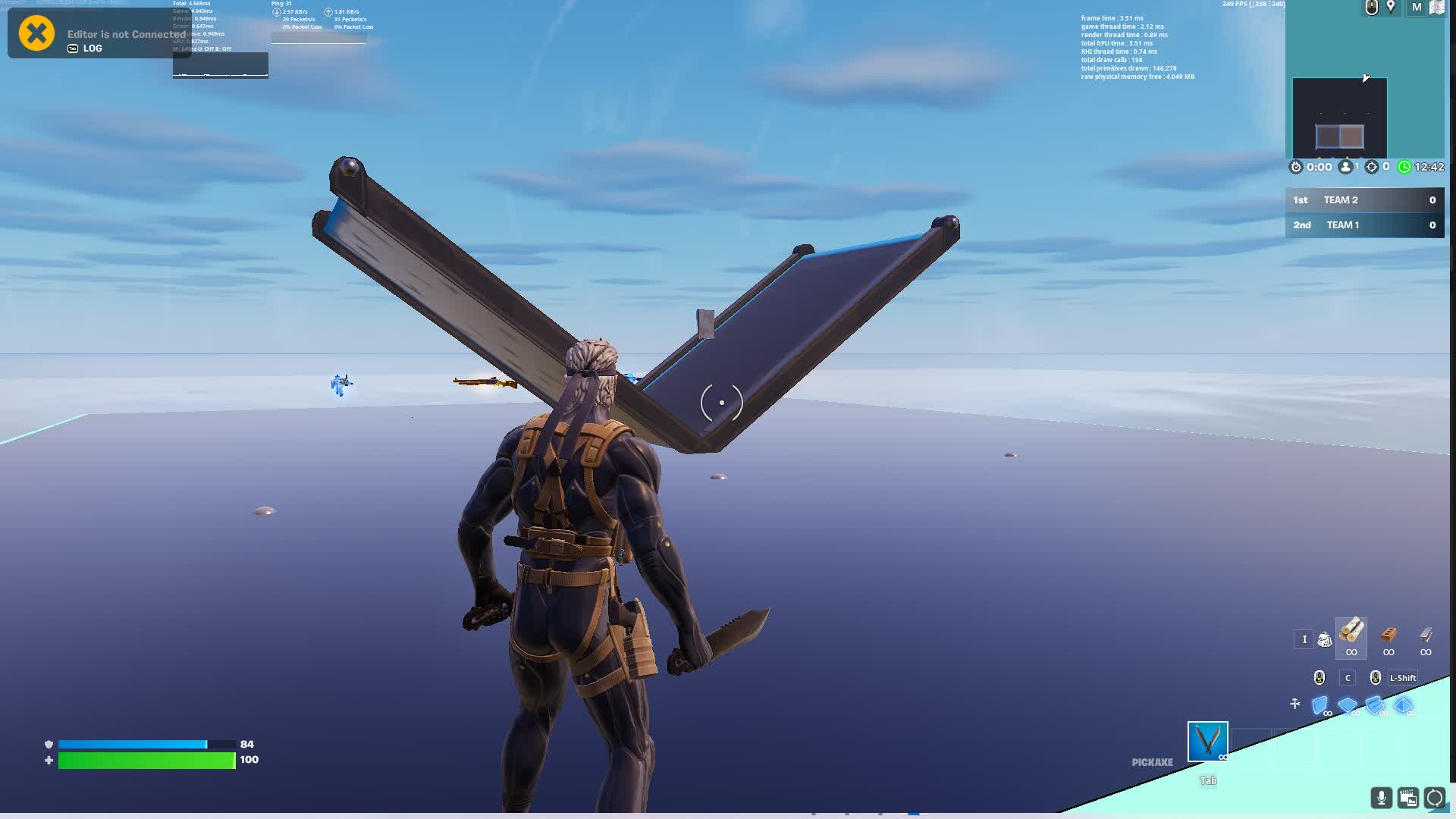Select the wall build piece icon
The height and width of the screenshot is (819, 1456).
tap(1320, 704)
